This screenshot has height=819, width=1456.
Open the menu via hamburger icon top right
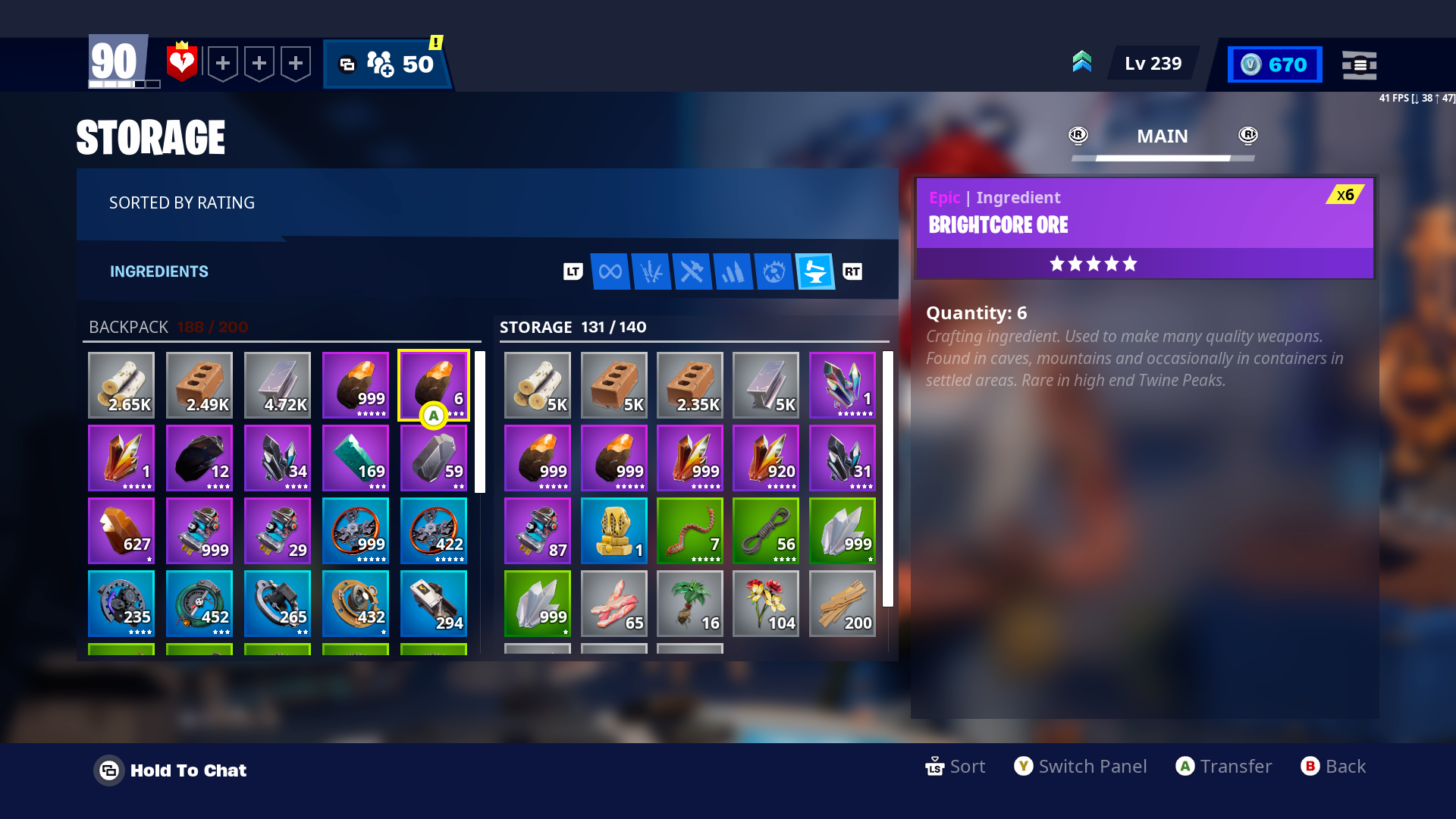tap(1359, 65)
